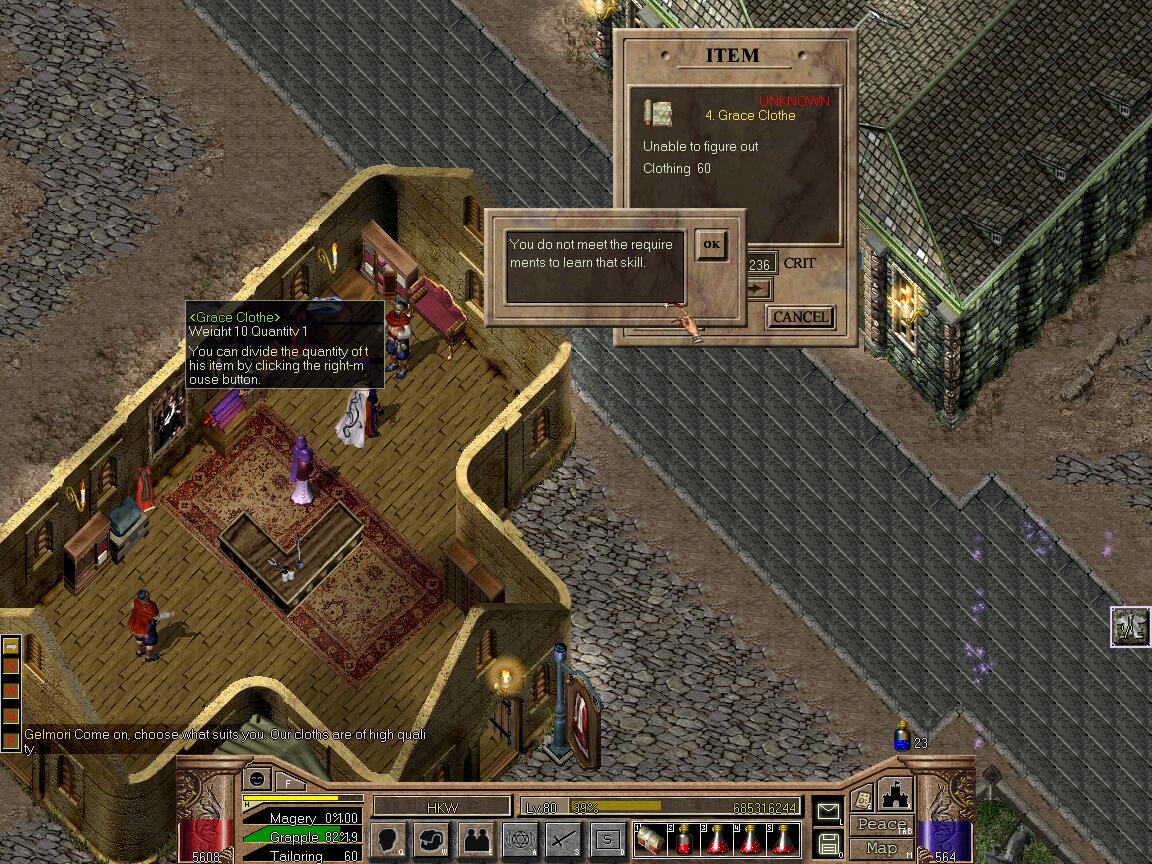This screenshot has width=1152, height=864.
Task: Open the mail envelope icon
Action: pyautogui.click(x=828, y=811)
